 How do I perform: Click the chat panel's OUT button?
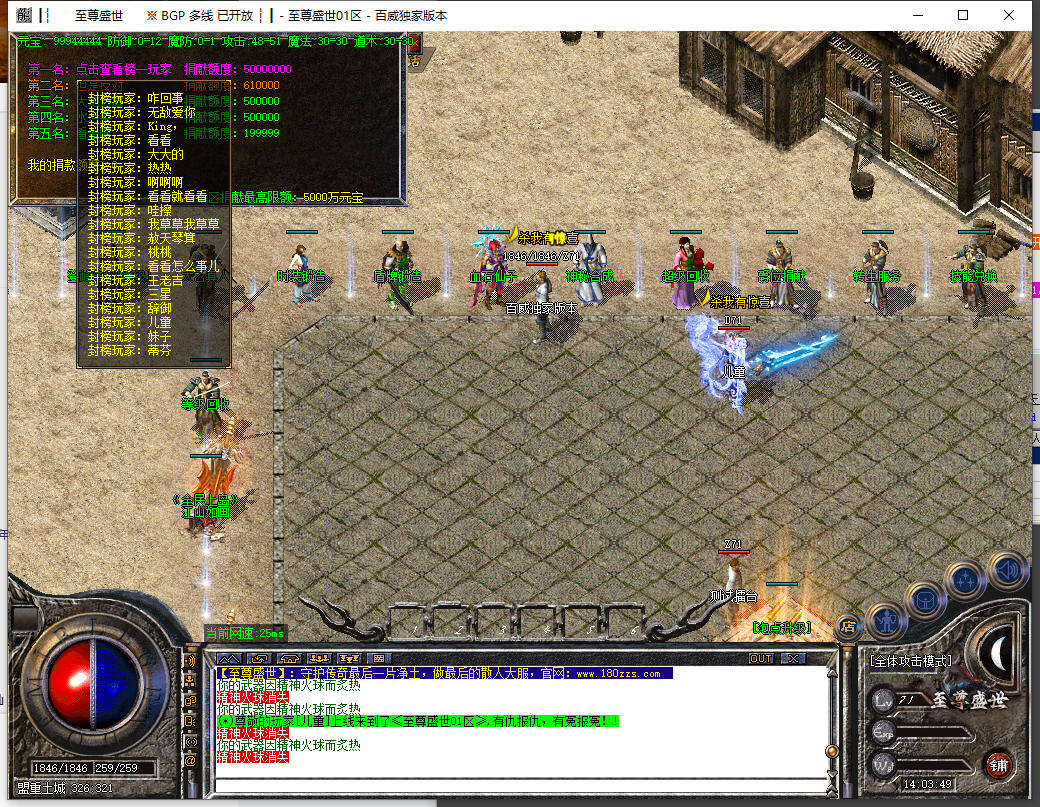pyautogui.click(x=761, y=658)
